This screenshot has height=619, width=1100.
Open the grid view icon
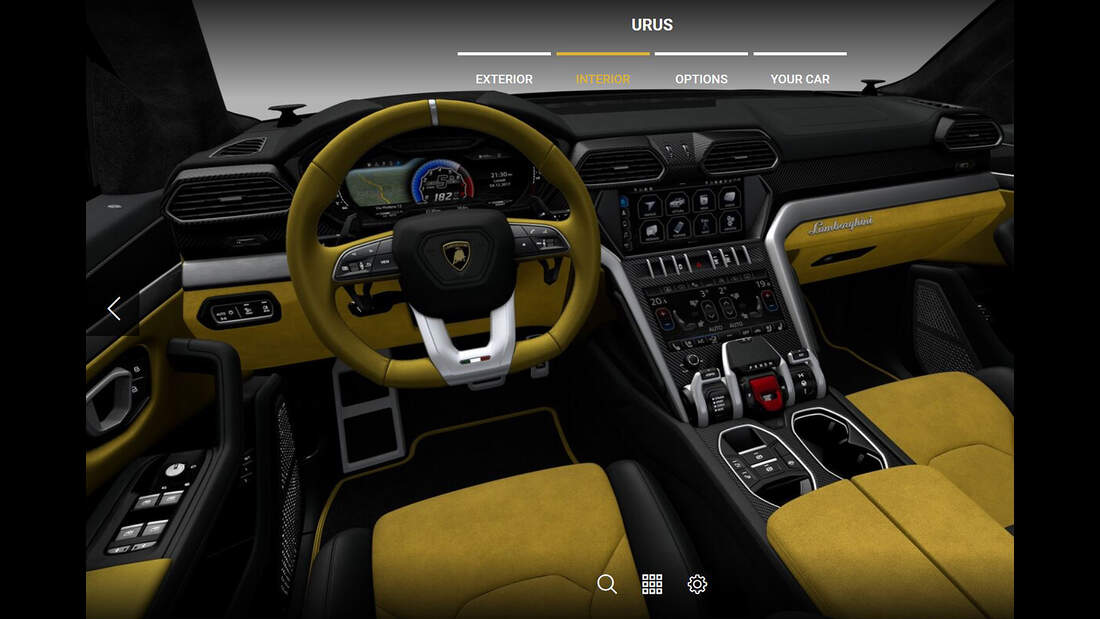point(652,584)
